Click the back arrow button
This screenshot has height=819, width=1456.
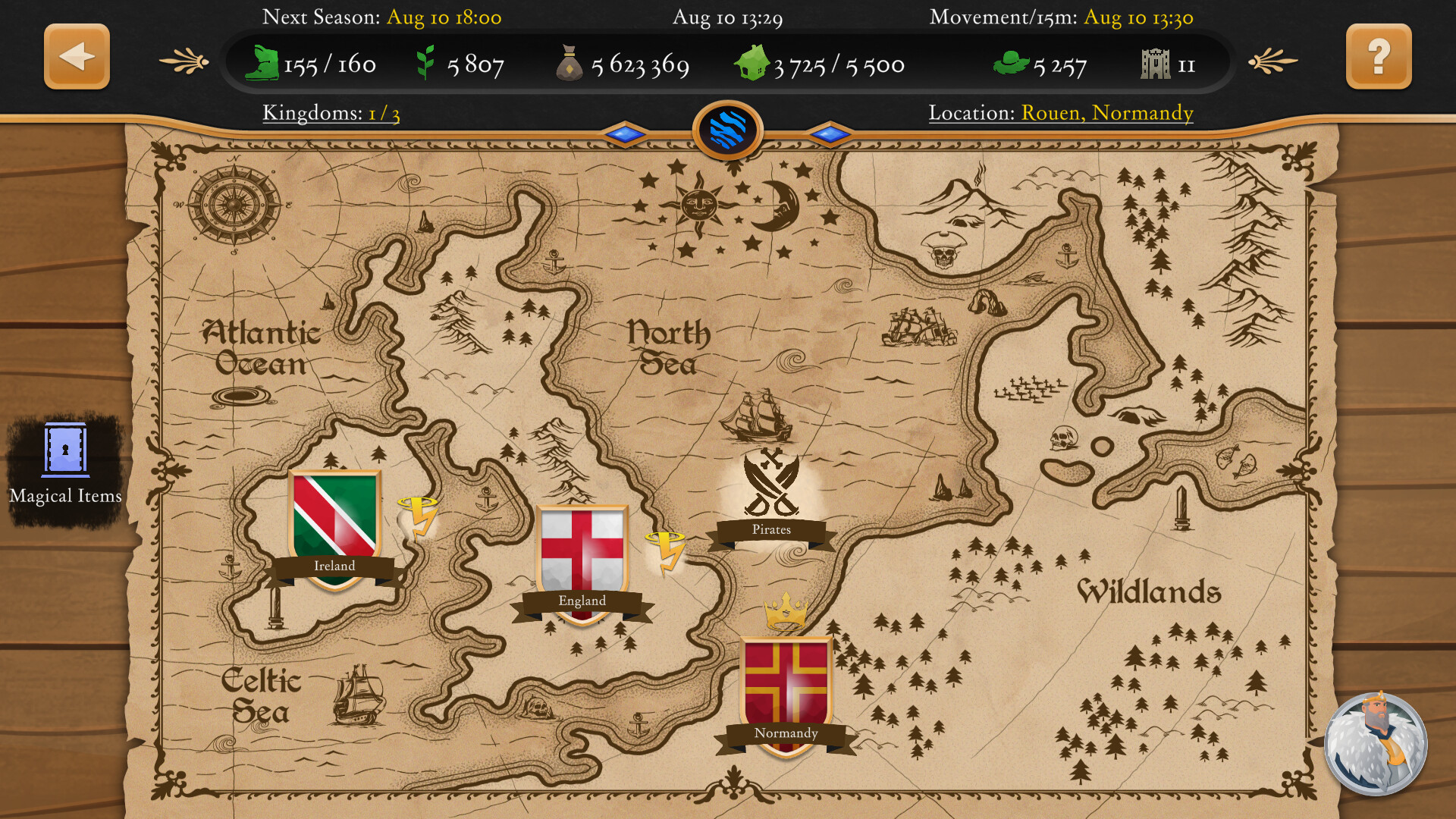pos(76,56)
